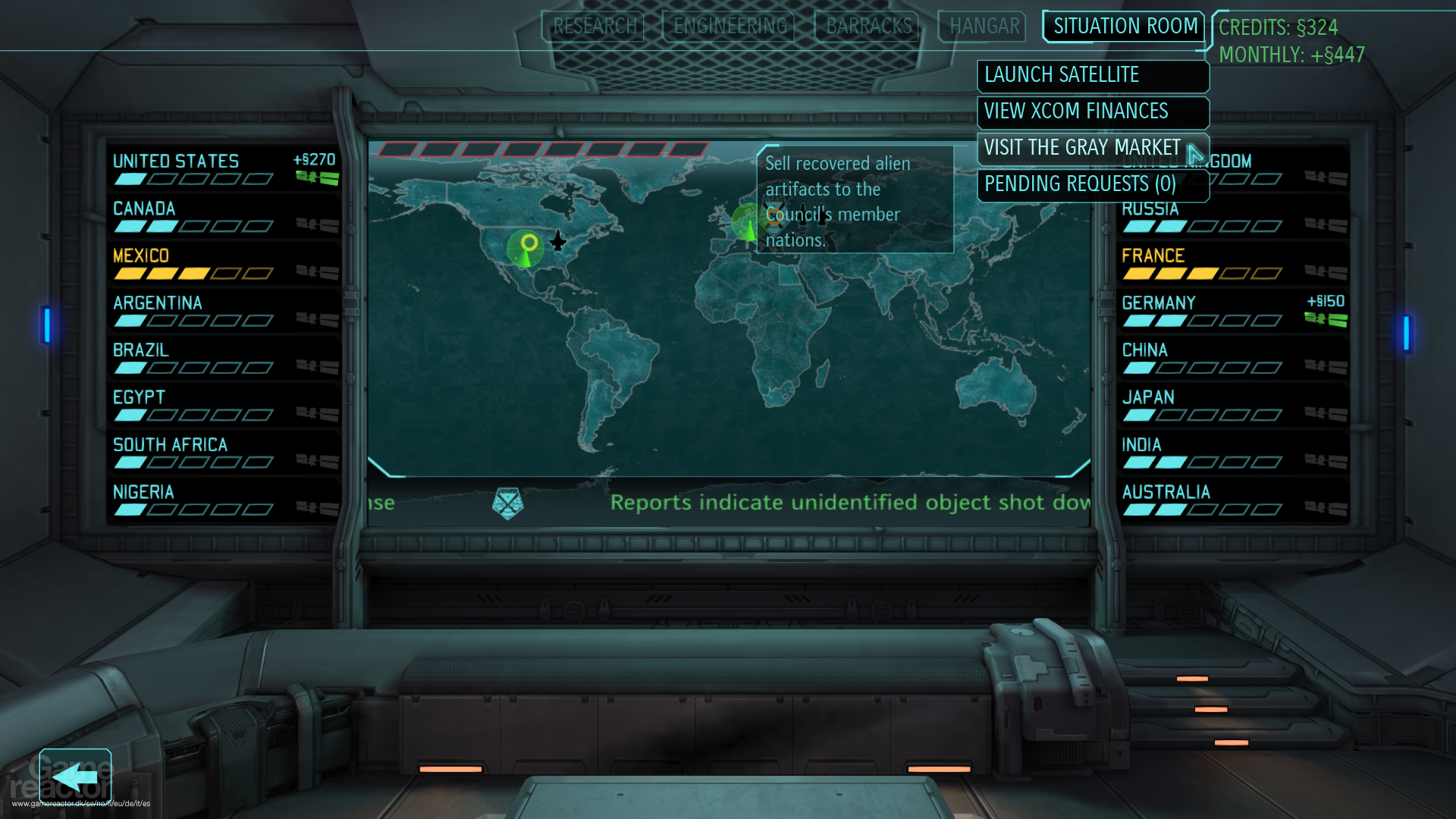Click the fighter jet icon over North America
Image resolution: width=1456 pixels, height=819 pixels.
click(559, 241)
